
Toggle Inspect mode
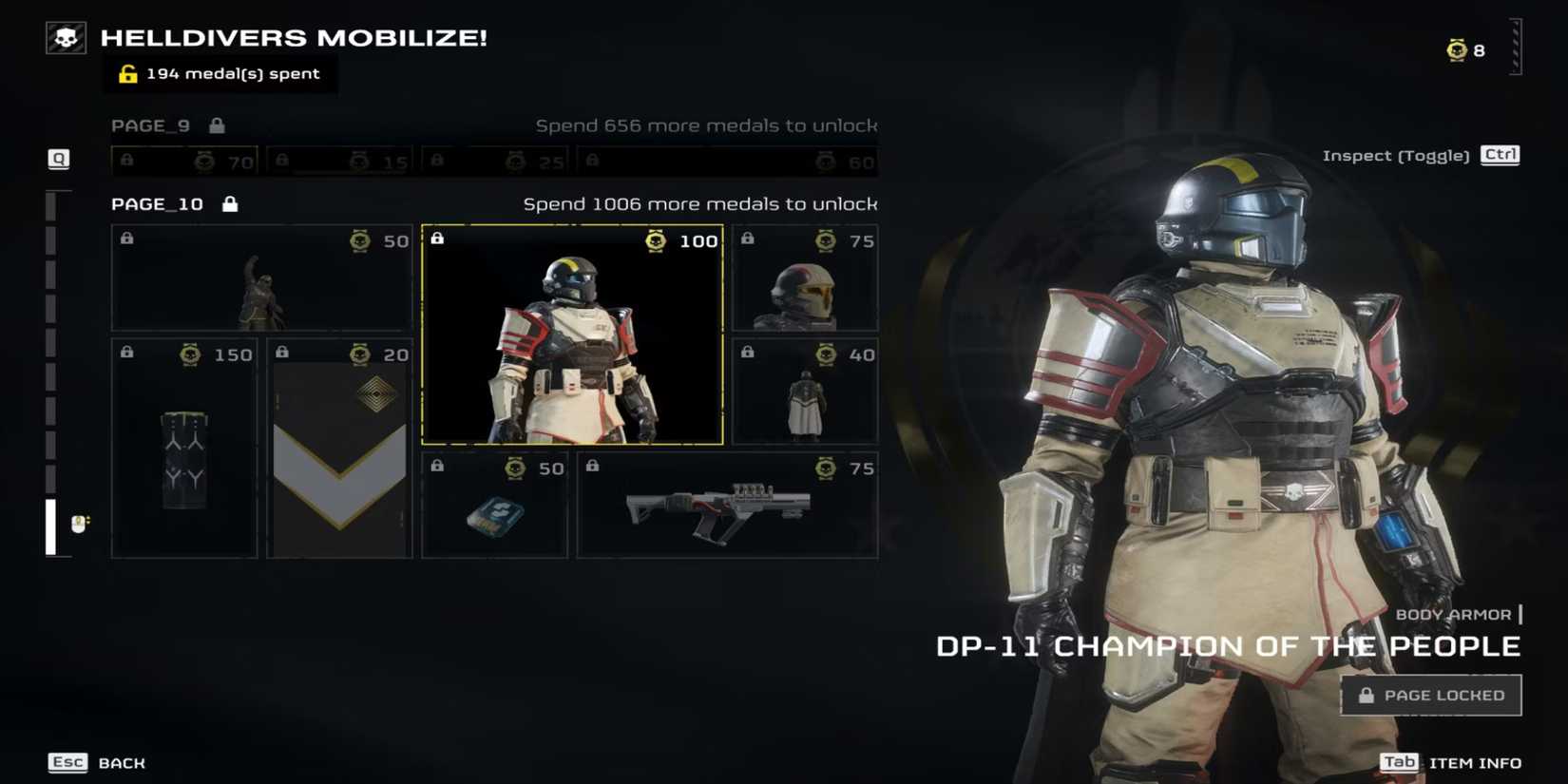1421,156
